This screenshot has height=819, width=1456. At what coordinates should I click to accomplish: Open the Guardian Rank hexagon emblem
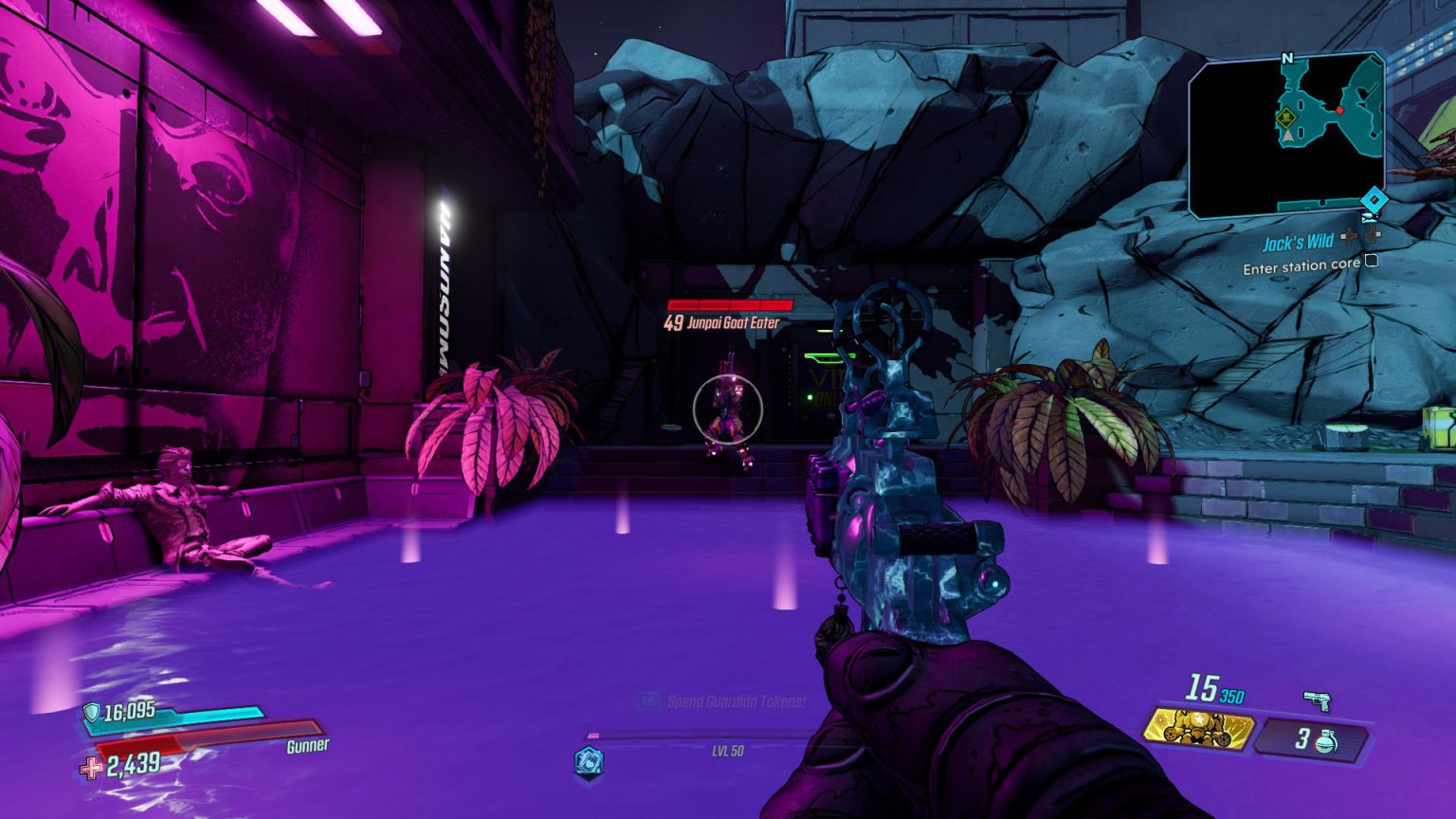pos(588,761)
